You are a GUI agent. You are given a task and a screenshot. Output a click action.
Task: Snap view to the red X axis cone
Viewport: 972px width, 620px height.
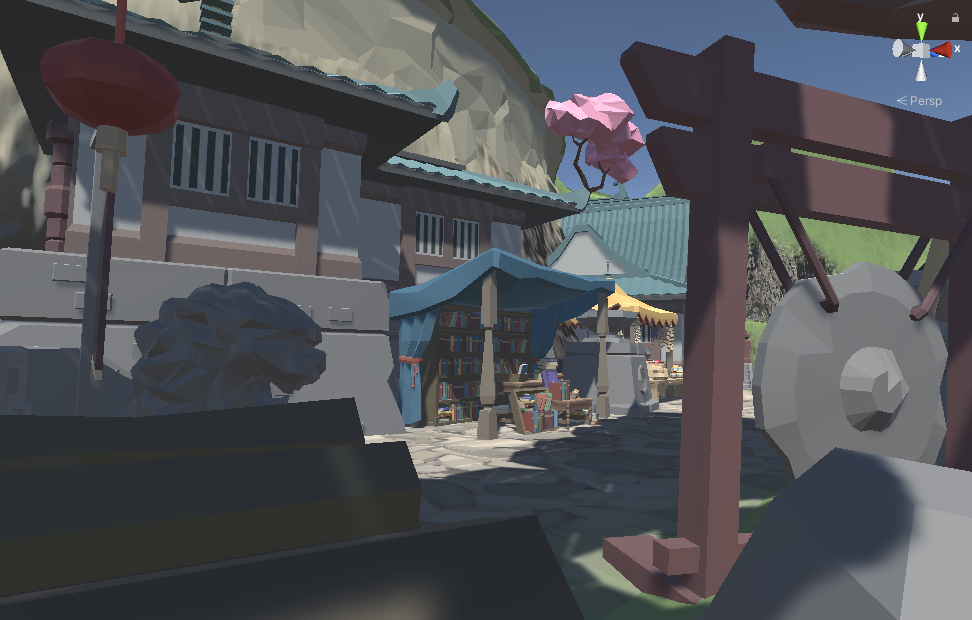[941, 49]
